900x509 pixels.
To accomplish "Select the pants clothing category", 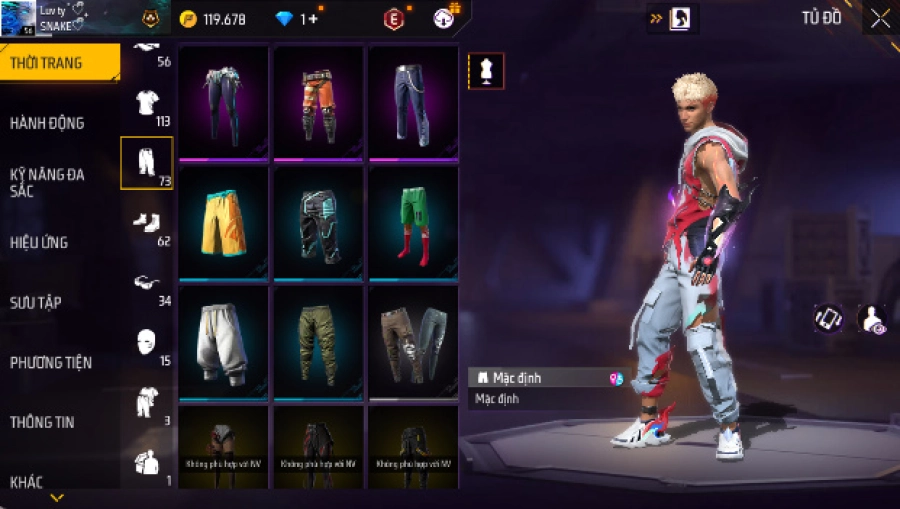I will click(x=147, y=163).
